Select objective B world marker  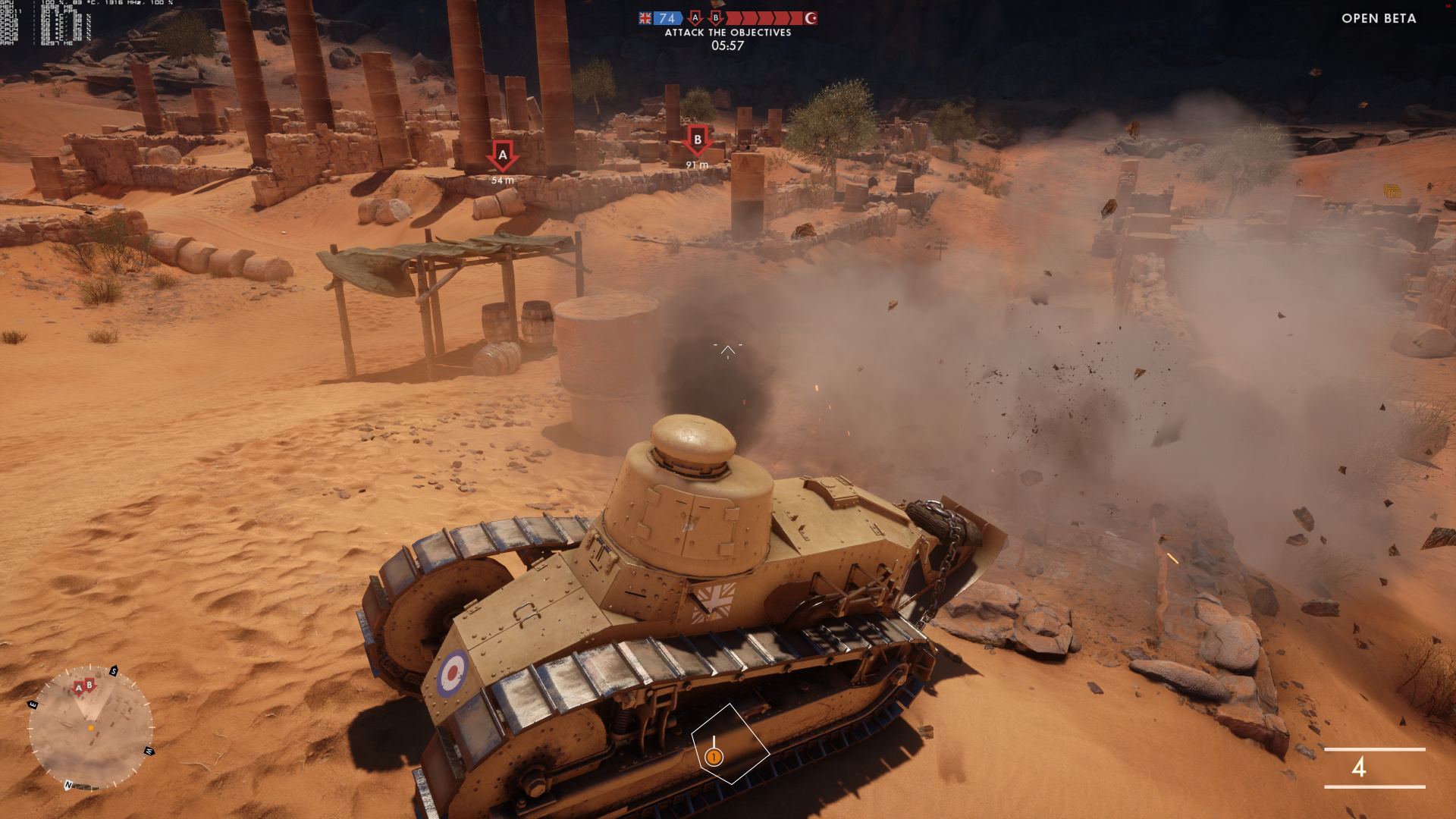pos(697,140)
